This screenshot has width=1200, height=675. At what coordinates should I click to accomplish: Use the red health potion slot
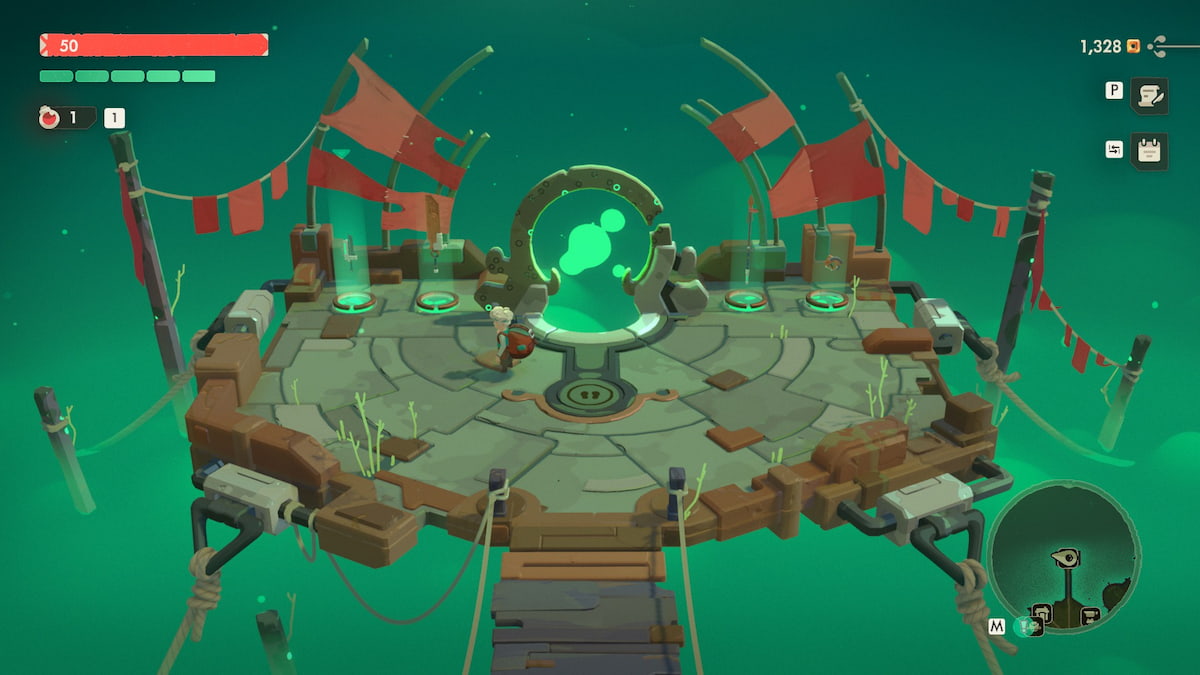50,118
